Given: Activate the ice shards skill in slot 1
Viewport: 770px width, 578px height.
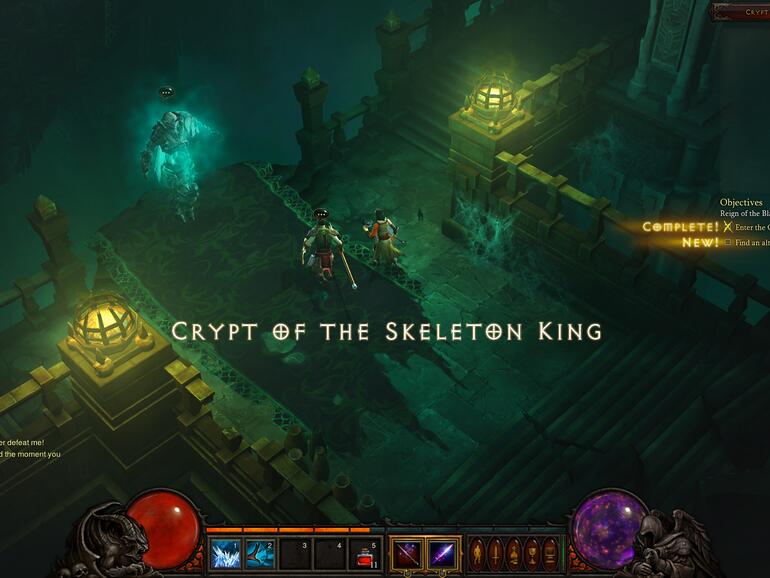Looking at the screenshot, I should pyautogui.click(x=225, y=553).
